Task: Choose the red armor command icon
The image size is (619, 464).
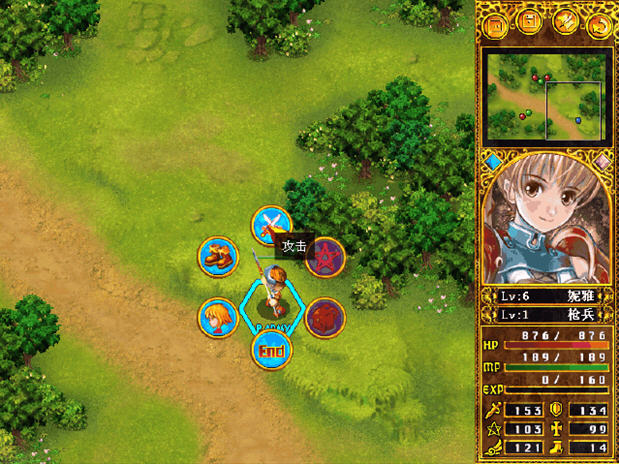Action: coord(324,317)
